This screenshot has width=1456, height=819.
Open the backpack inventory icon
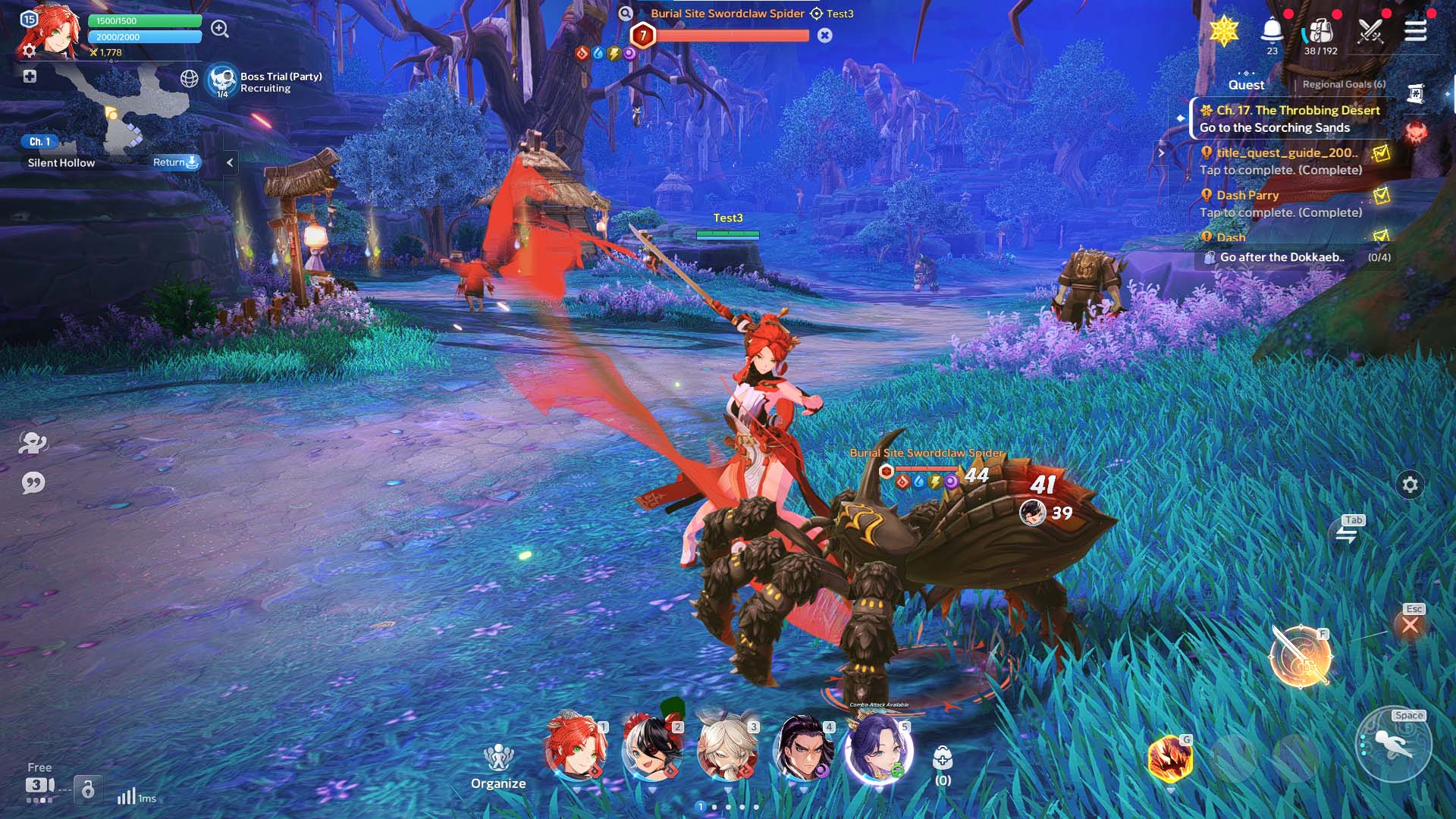[x=1320, y=32]
